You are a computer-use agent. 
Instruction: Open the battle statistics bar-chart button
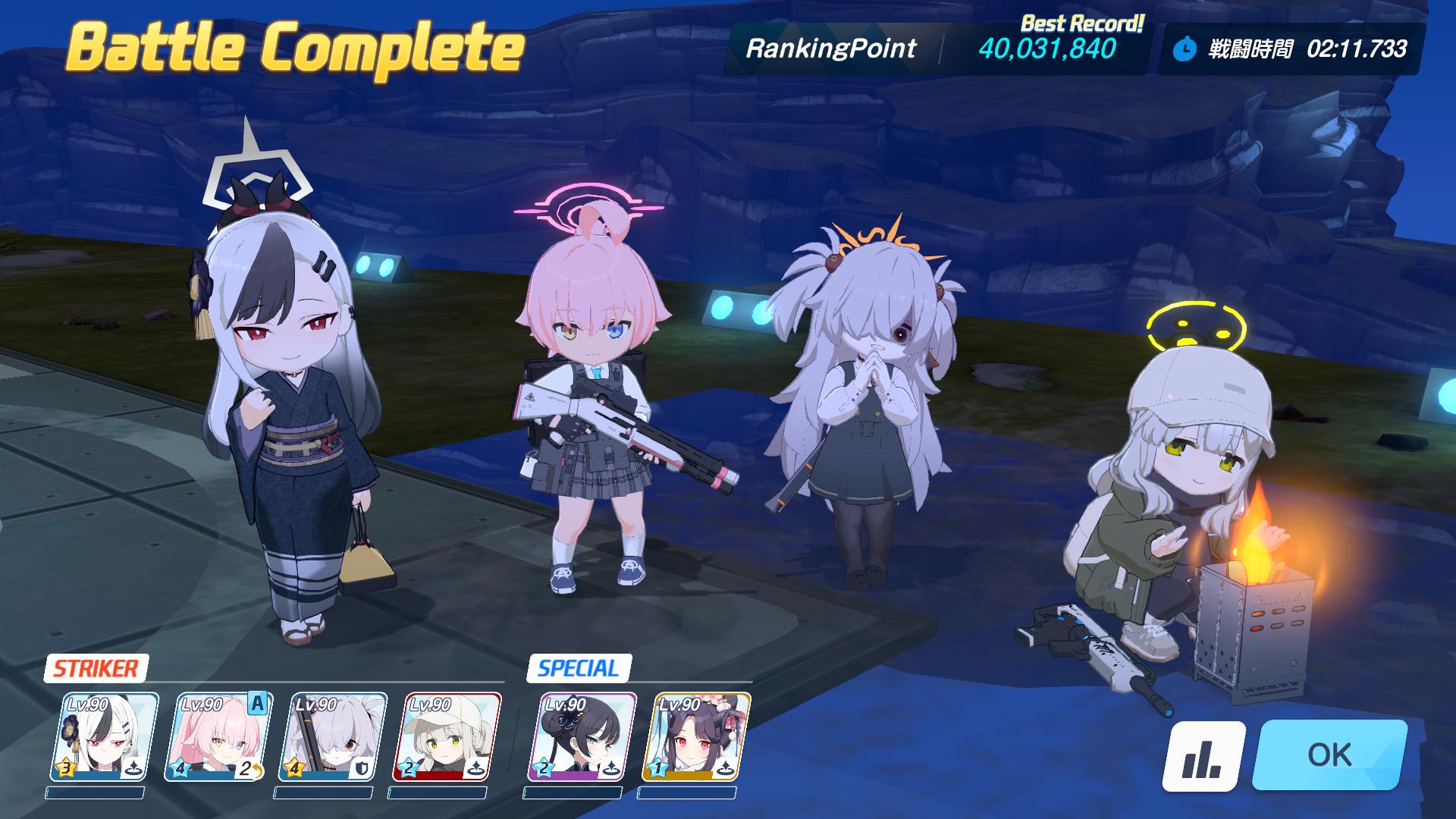[x=1203, y=755]
